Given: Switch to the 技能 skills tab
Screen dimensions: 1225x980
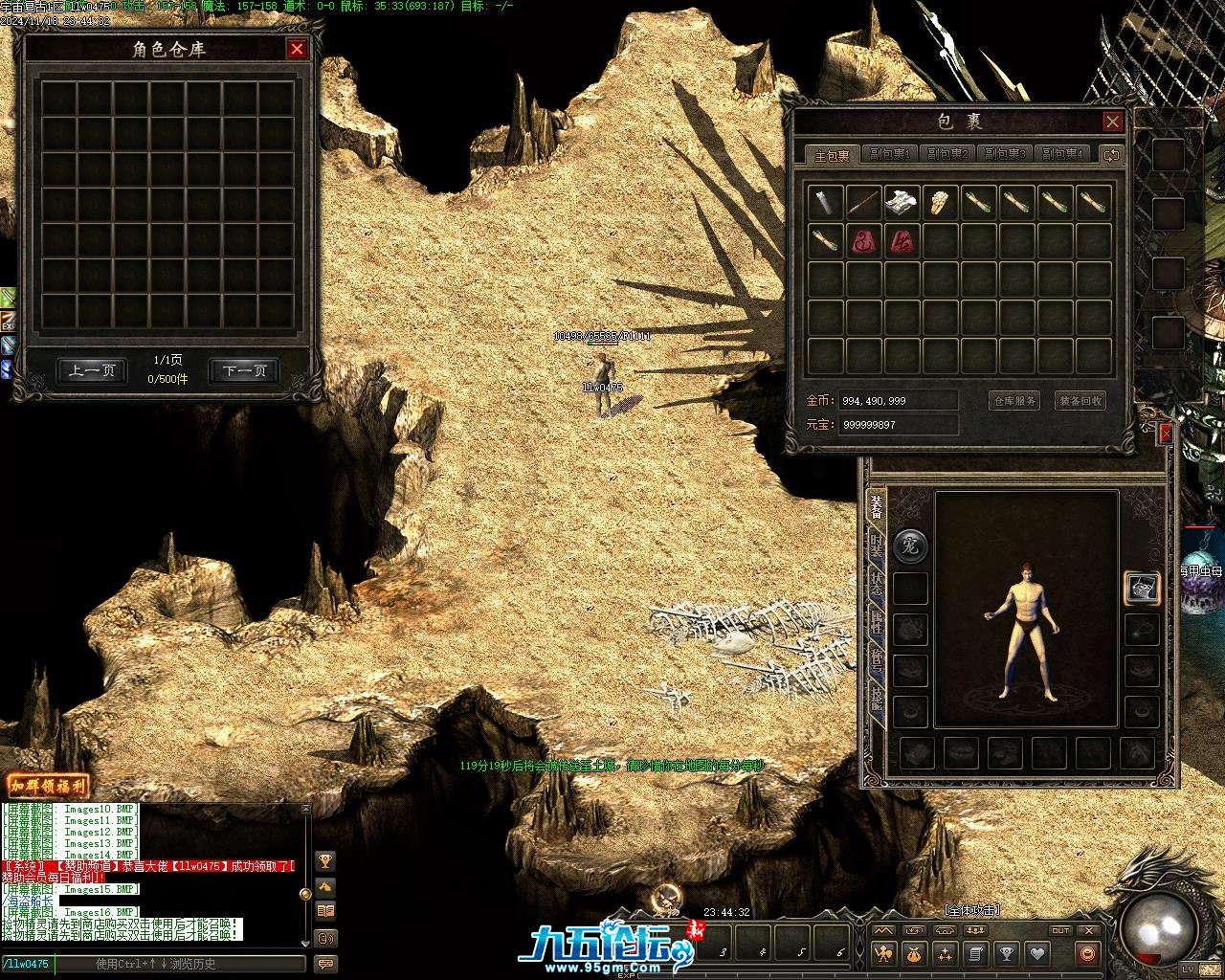Looking at the screenshot, I should pos(876,698).
